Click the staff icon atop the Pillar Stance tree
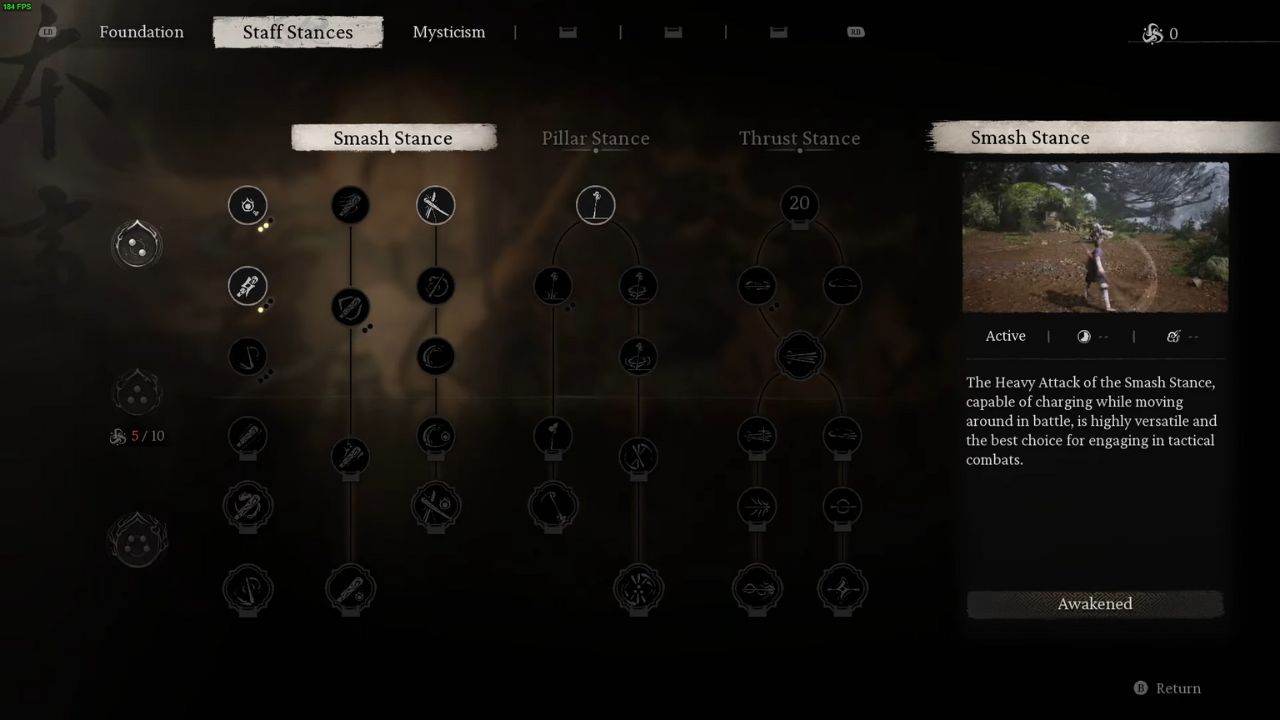 click(x=595, y=204)
